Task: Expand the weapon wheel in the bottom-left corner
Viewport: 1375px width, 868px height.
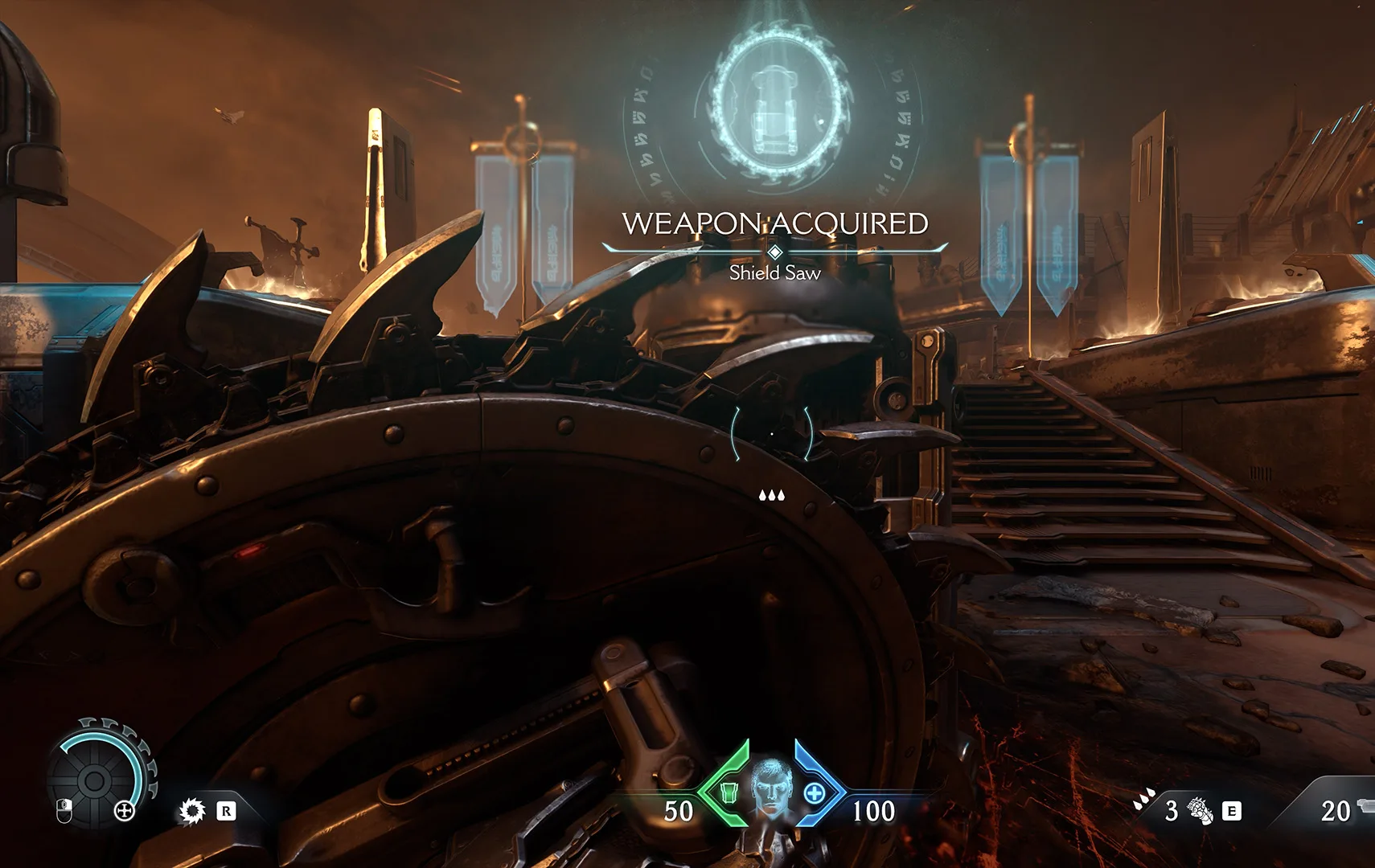Action: tap(92, 780)
